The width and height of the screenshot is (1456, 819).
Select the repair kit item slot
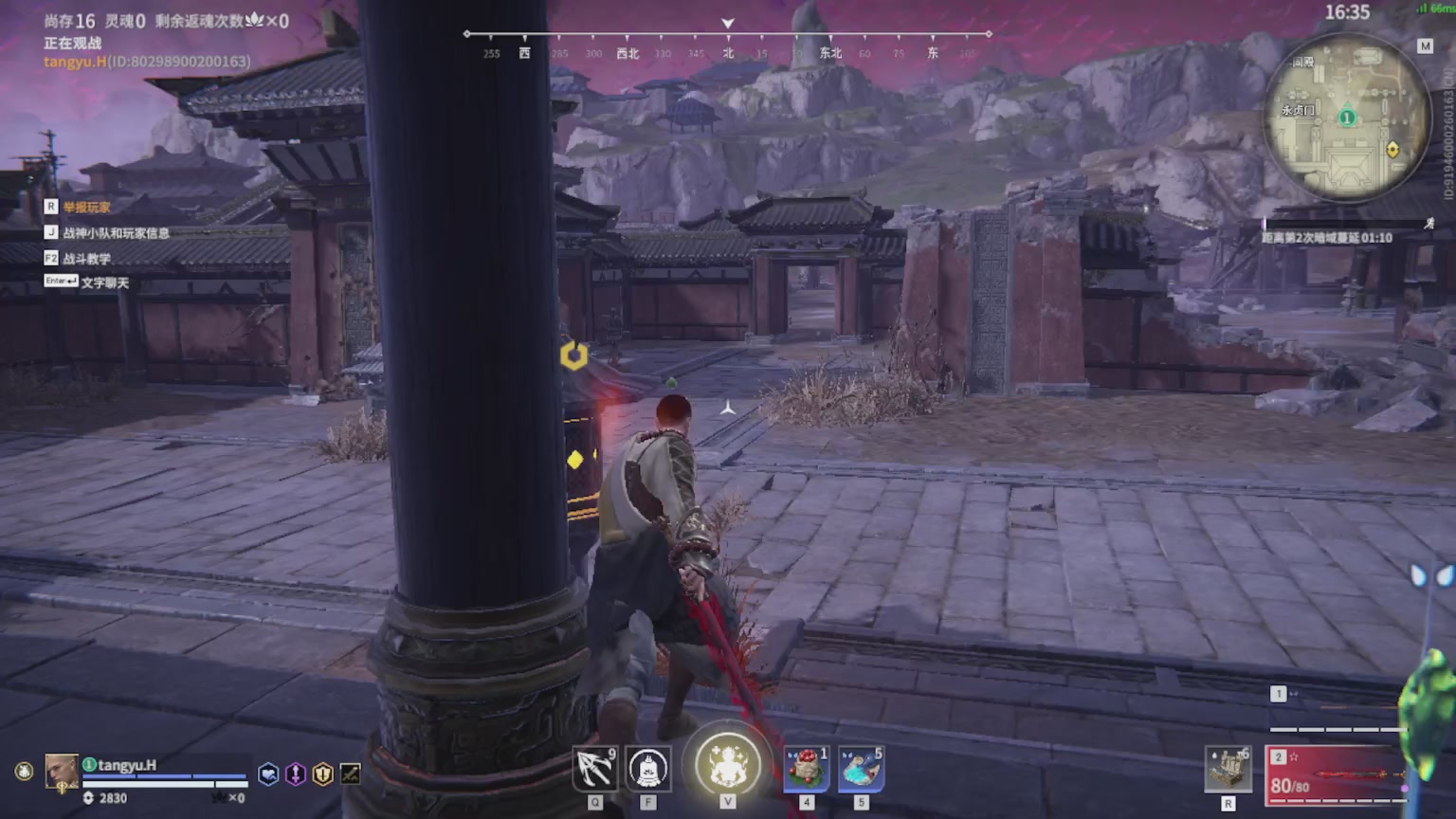point(1228,769)
